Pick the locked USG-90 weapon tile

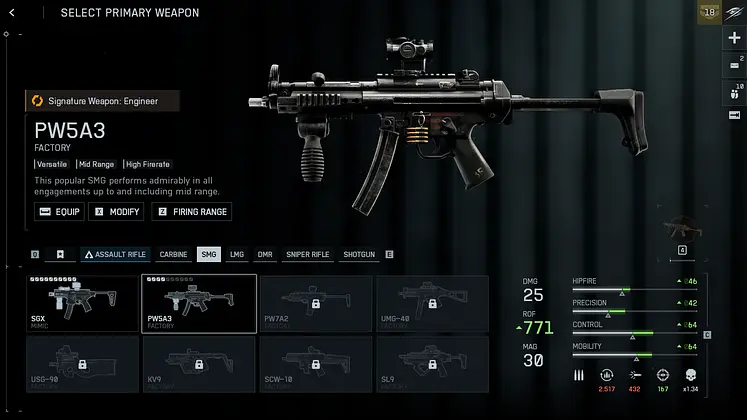81,364
